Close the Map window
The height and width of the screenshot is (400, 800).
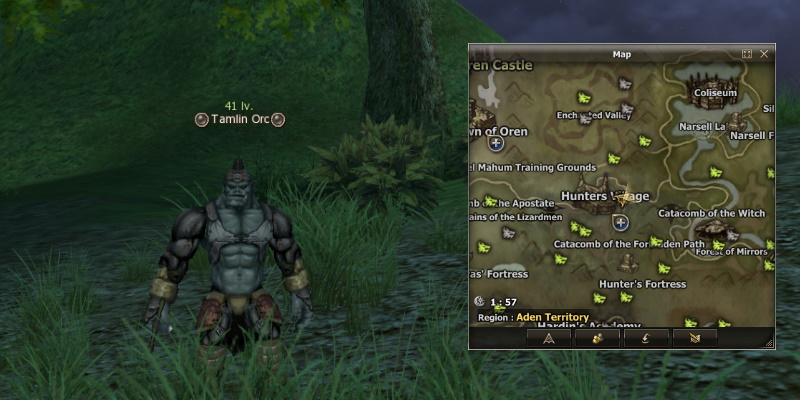click(764, 53)
